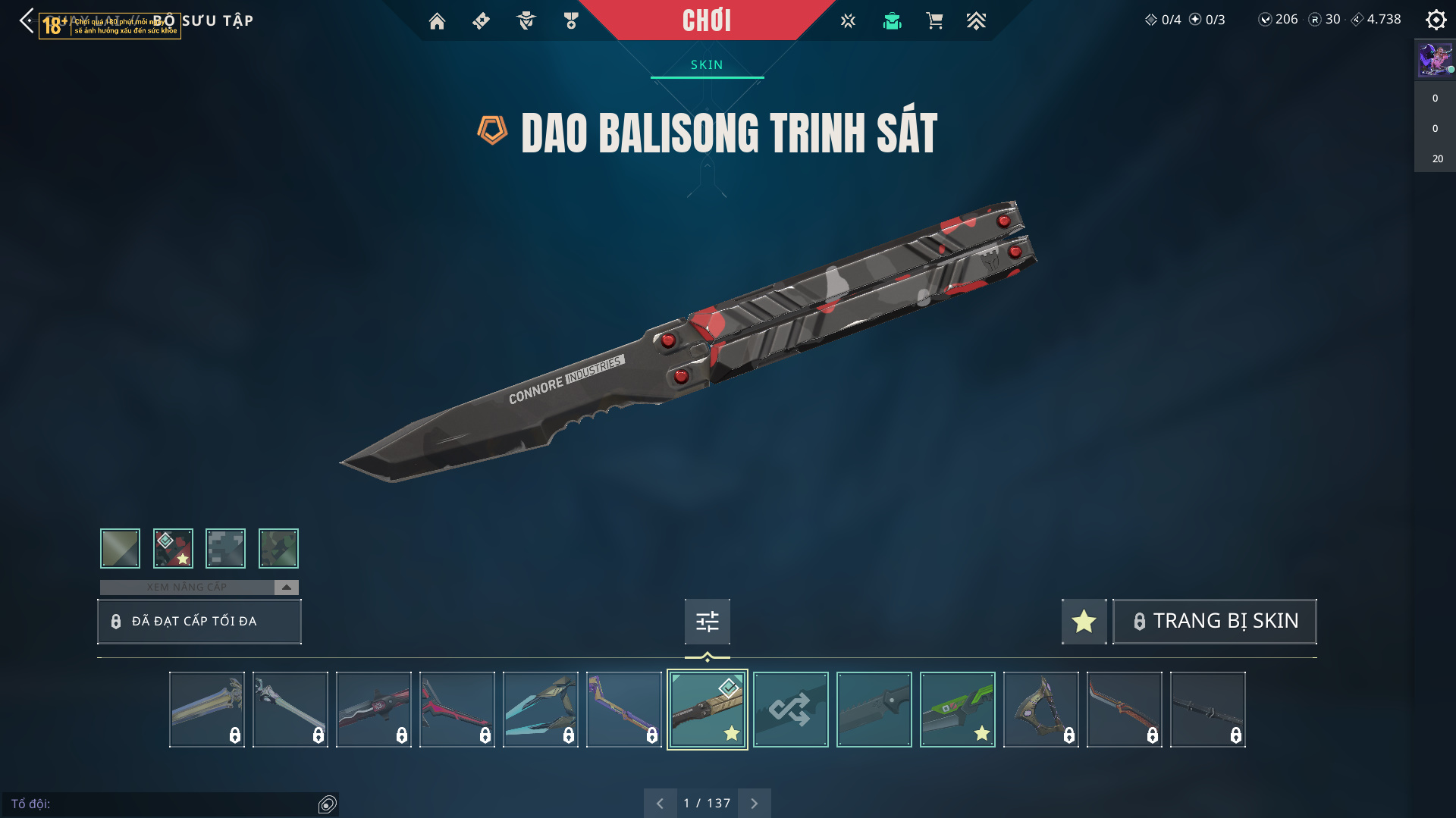Choose the green knife skin thumbnail
Image resolution: width=1456 pixels, height=818 pixels.
pos(957,710)
